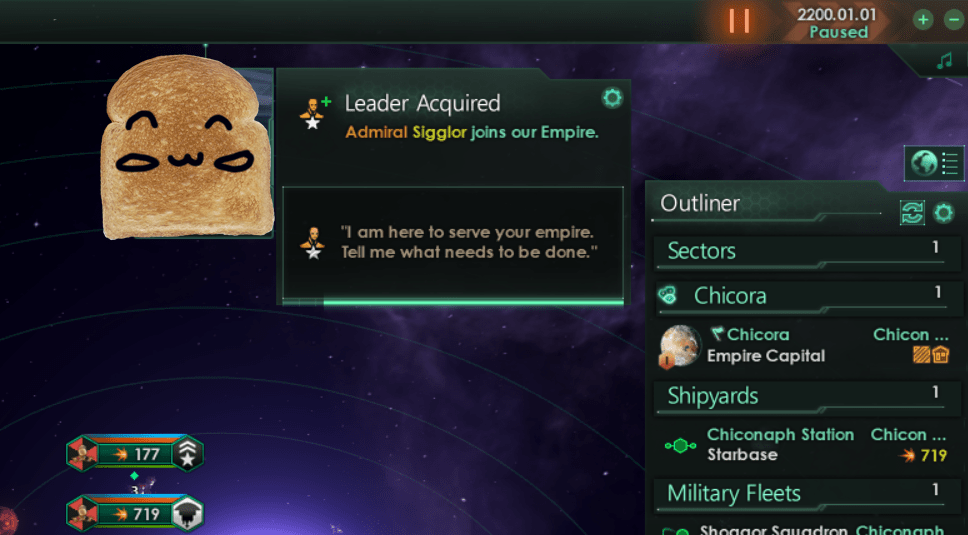
Task: Select the starbase badge showing 719 power
Action: 134,514
